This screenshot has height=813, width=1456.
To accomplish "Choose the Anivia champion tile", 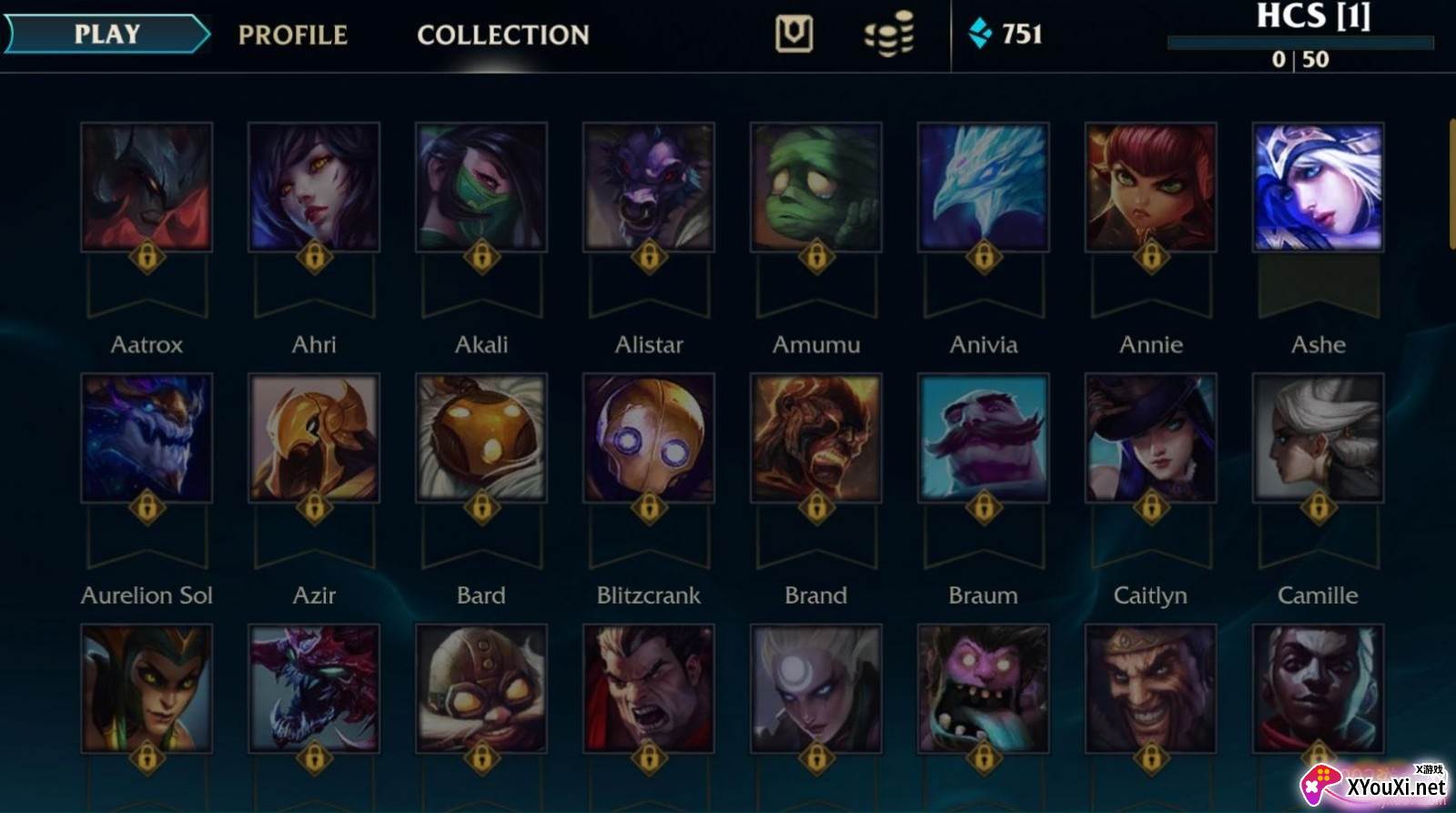I will click(984, 188).
